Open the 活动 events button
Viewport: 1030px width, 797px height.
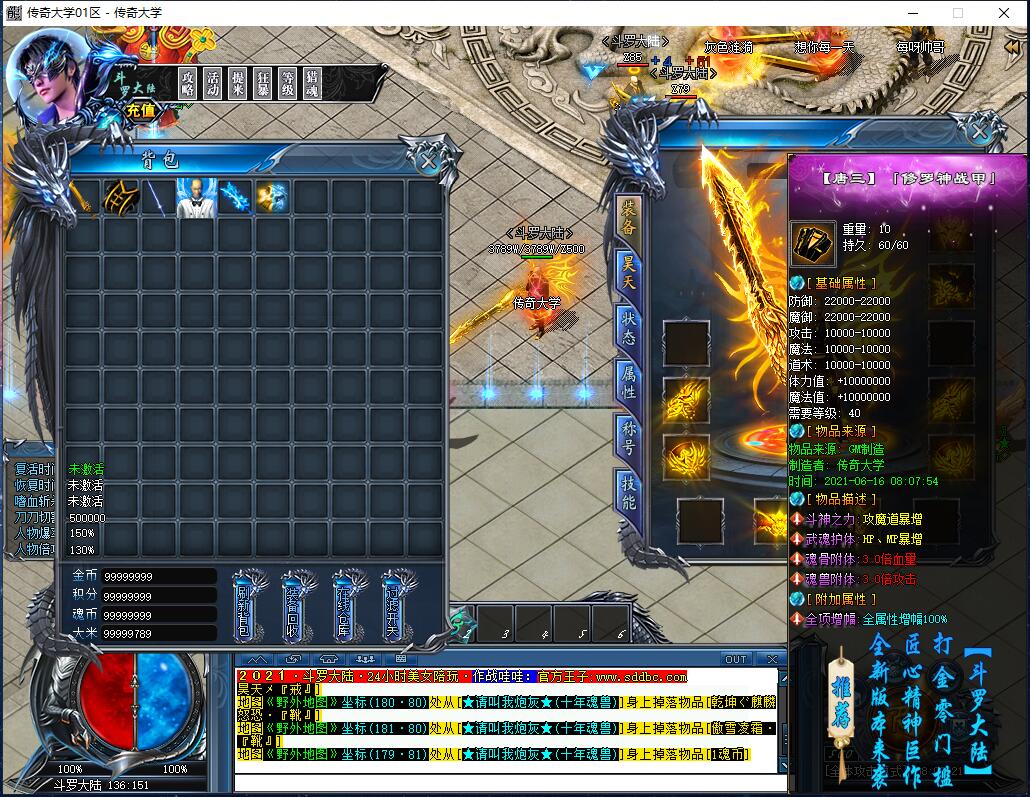point(212,82)
